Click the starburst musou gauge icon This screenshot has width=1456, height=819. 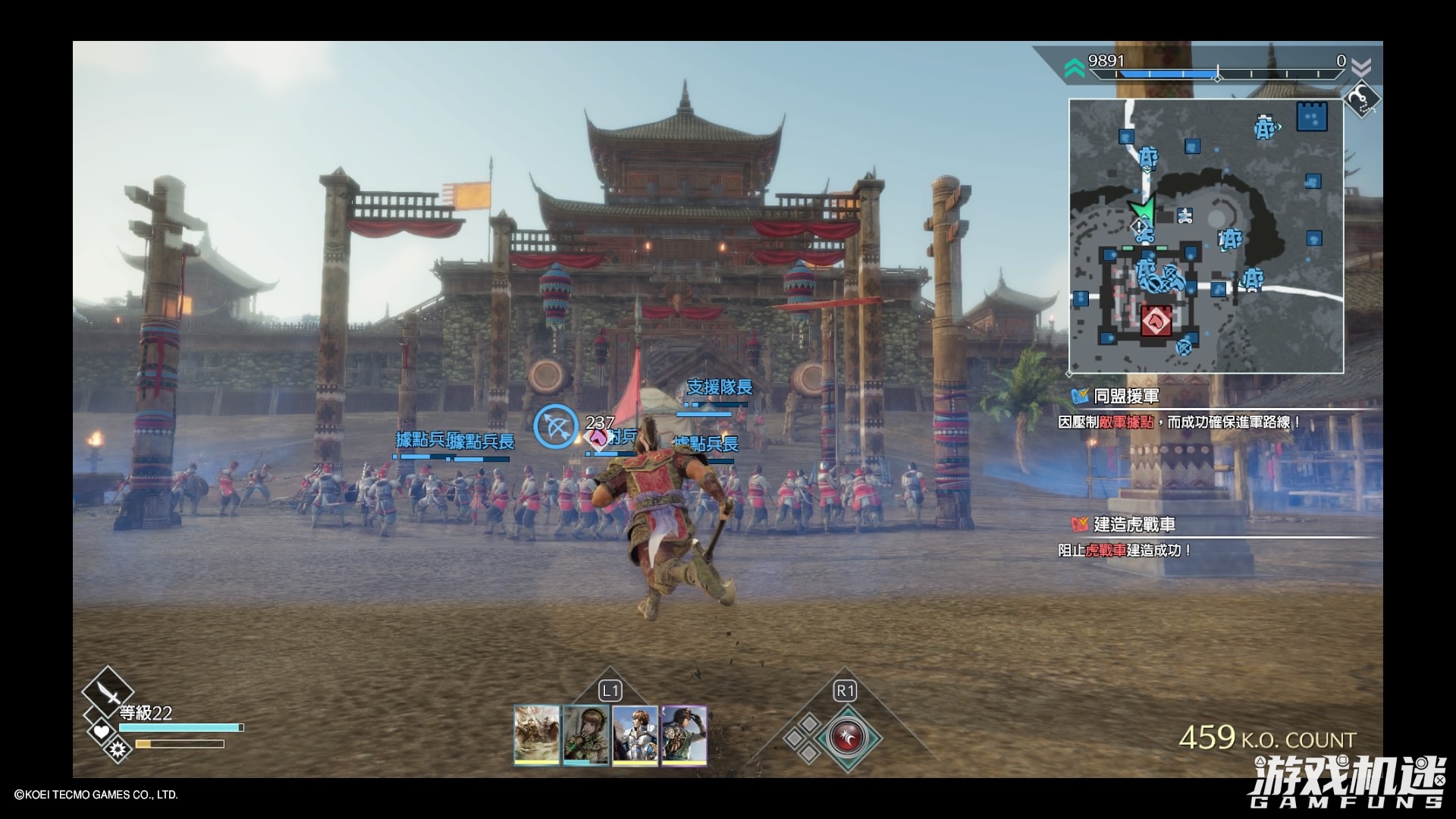[118, 750]
